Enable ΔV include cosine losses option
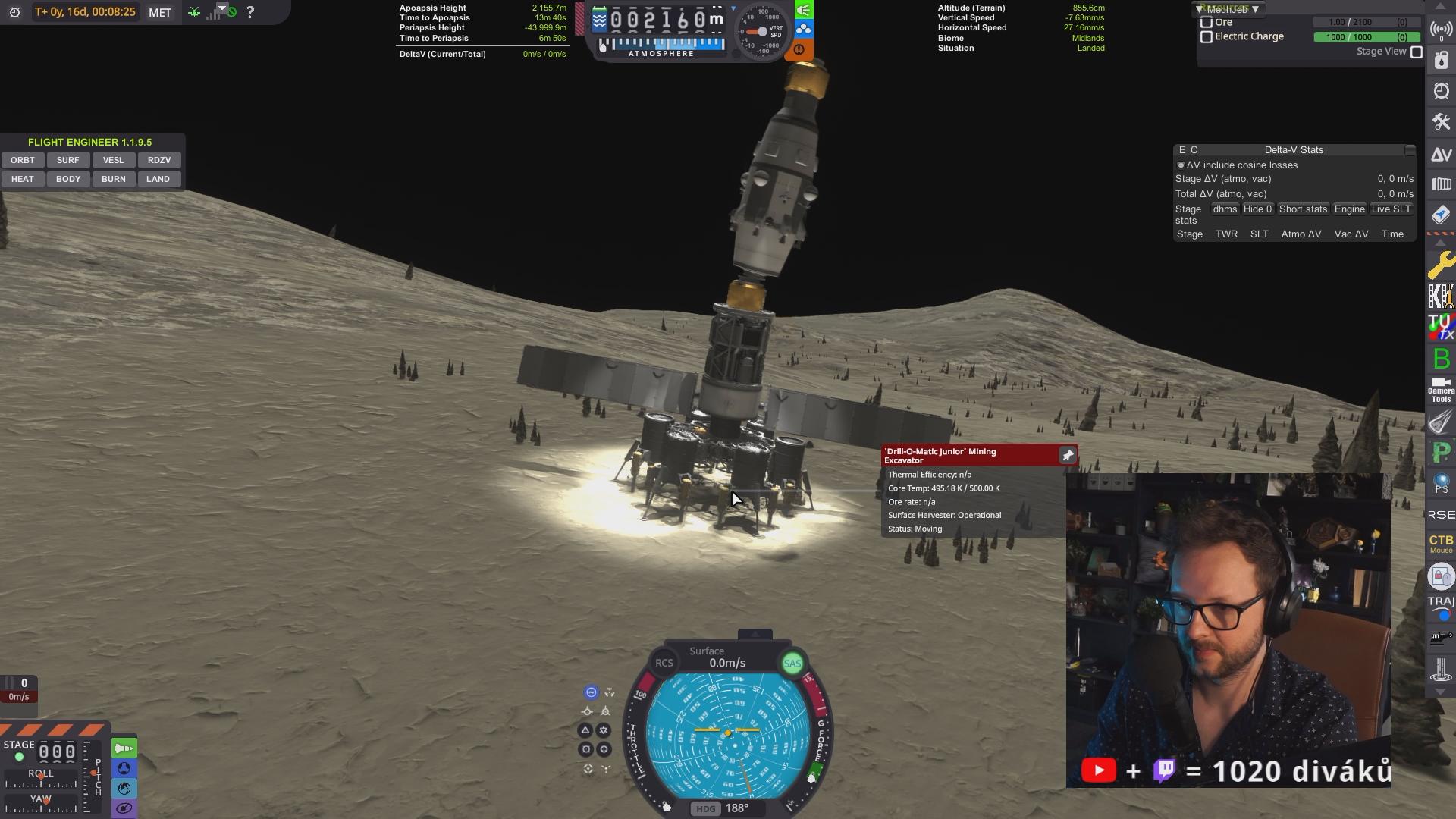Viewport: 1456px width, 819px height. pos(1181,165)
